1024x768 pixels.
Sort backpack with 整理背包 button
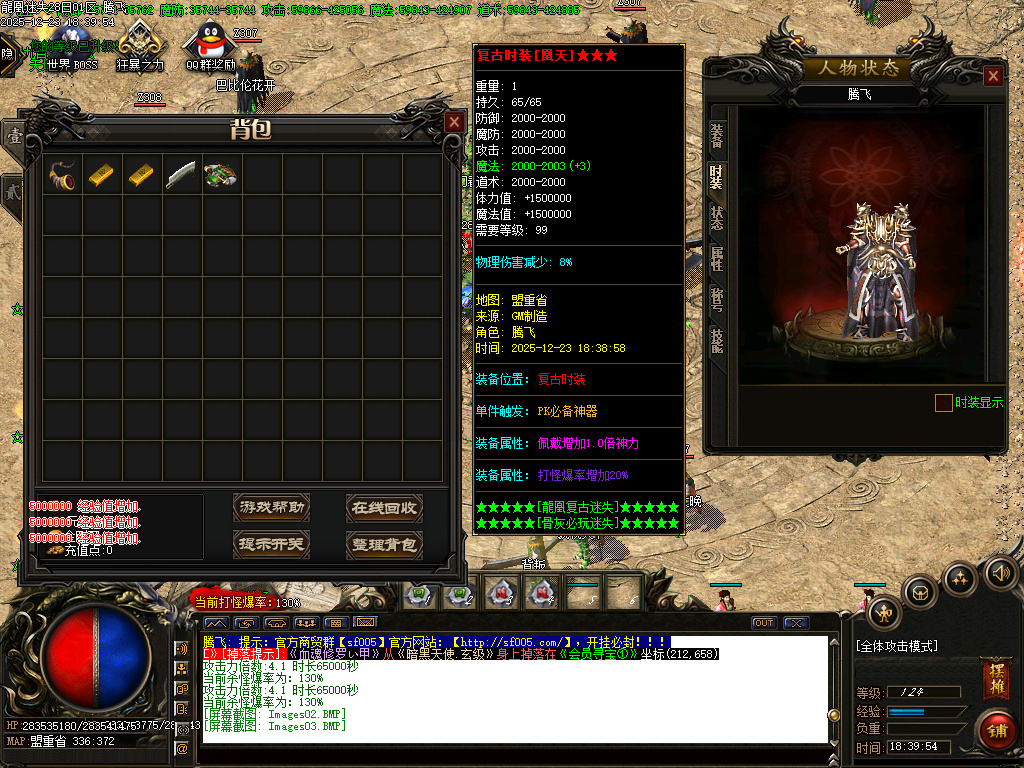pos(384,545)
